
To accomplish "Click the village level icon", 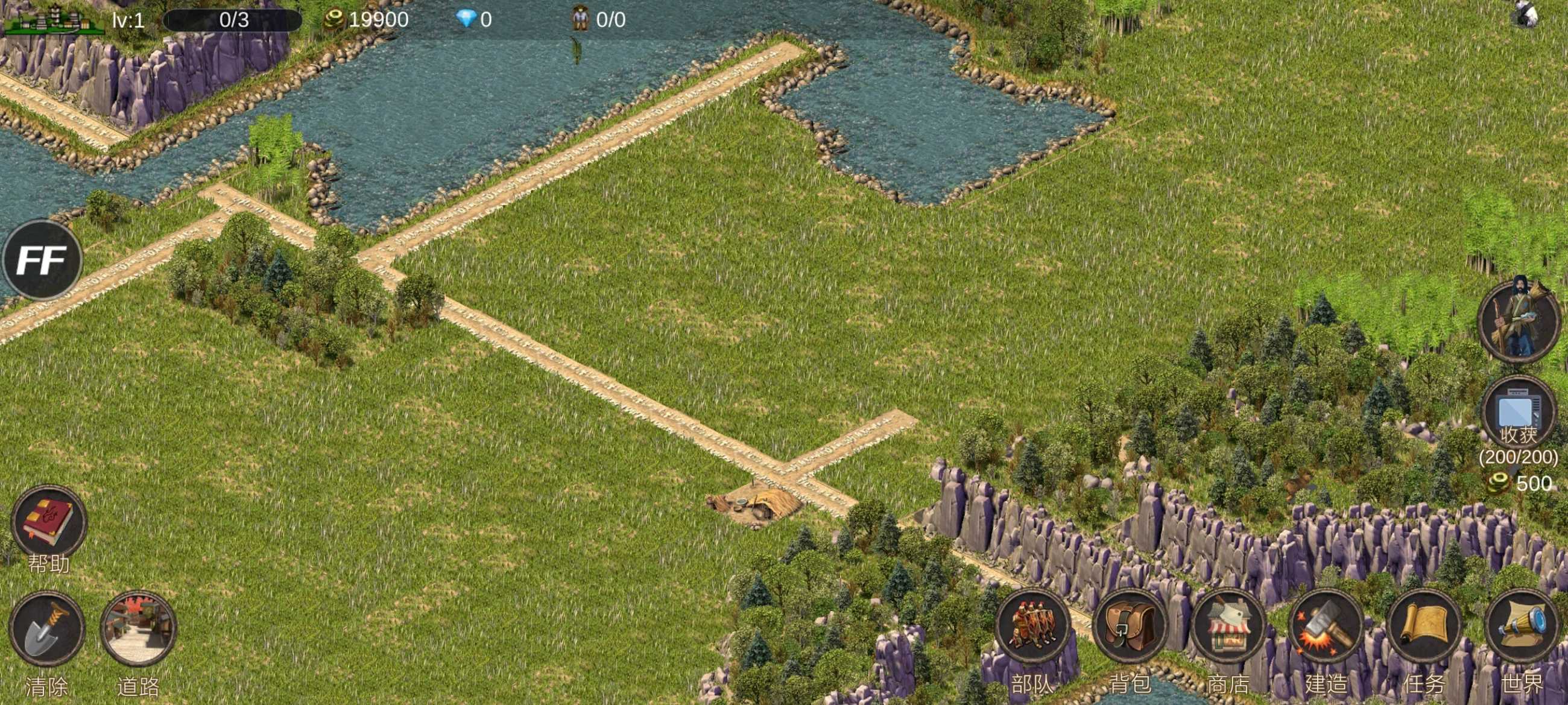I will point(54,19).
